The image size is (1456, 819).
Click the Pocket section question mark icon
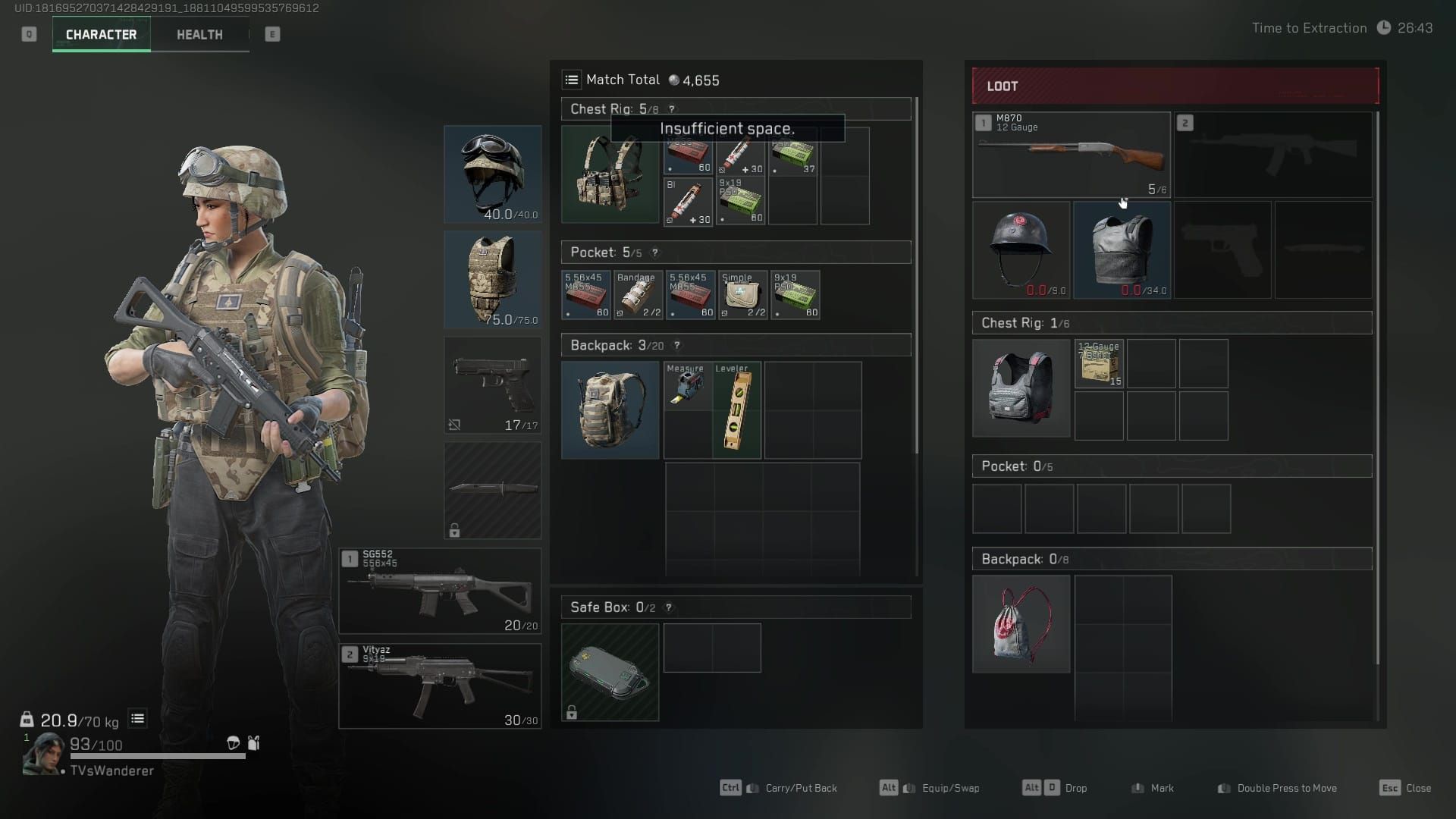click(654, 253)
